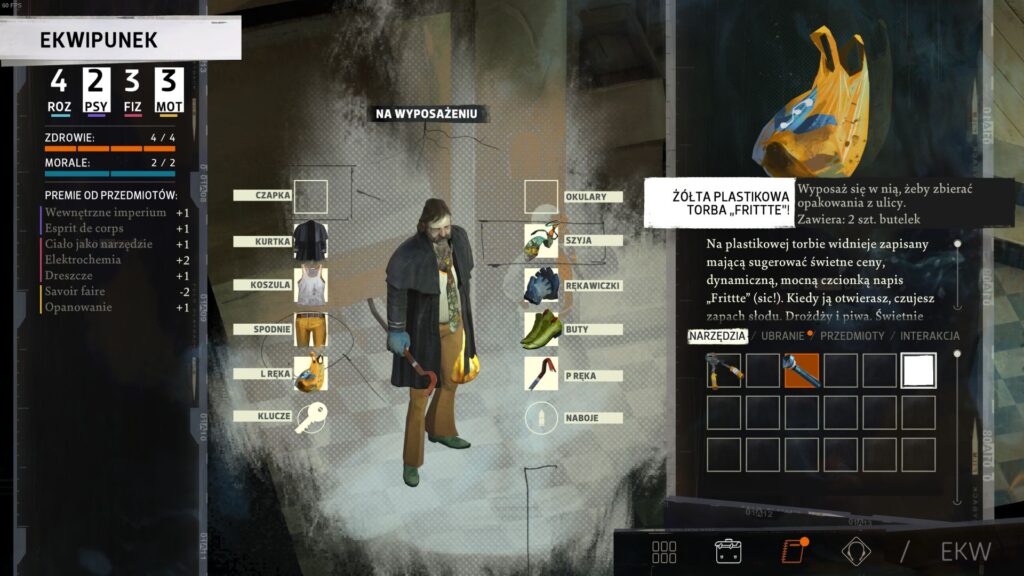Select the highlighted orange wrench inventory slot

click(801, 370)
